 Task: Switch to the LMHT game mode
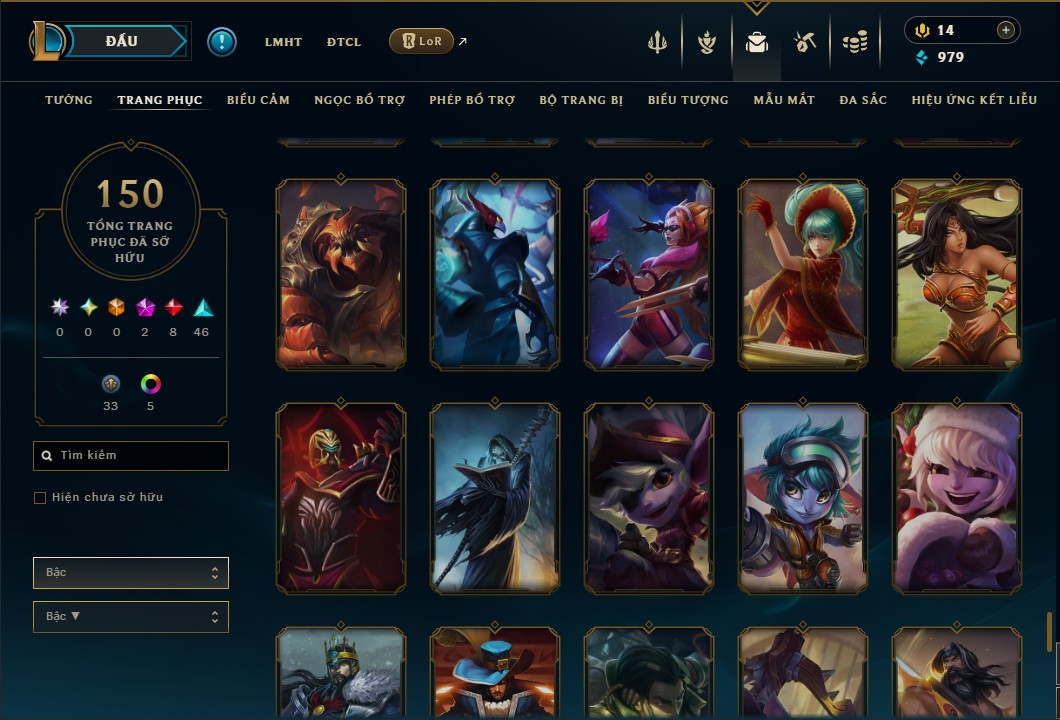tap(283, 42)
